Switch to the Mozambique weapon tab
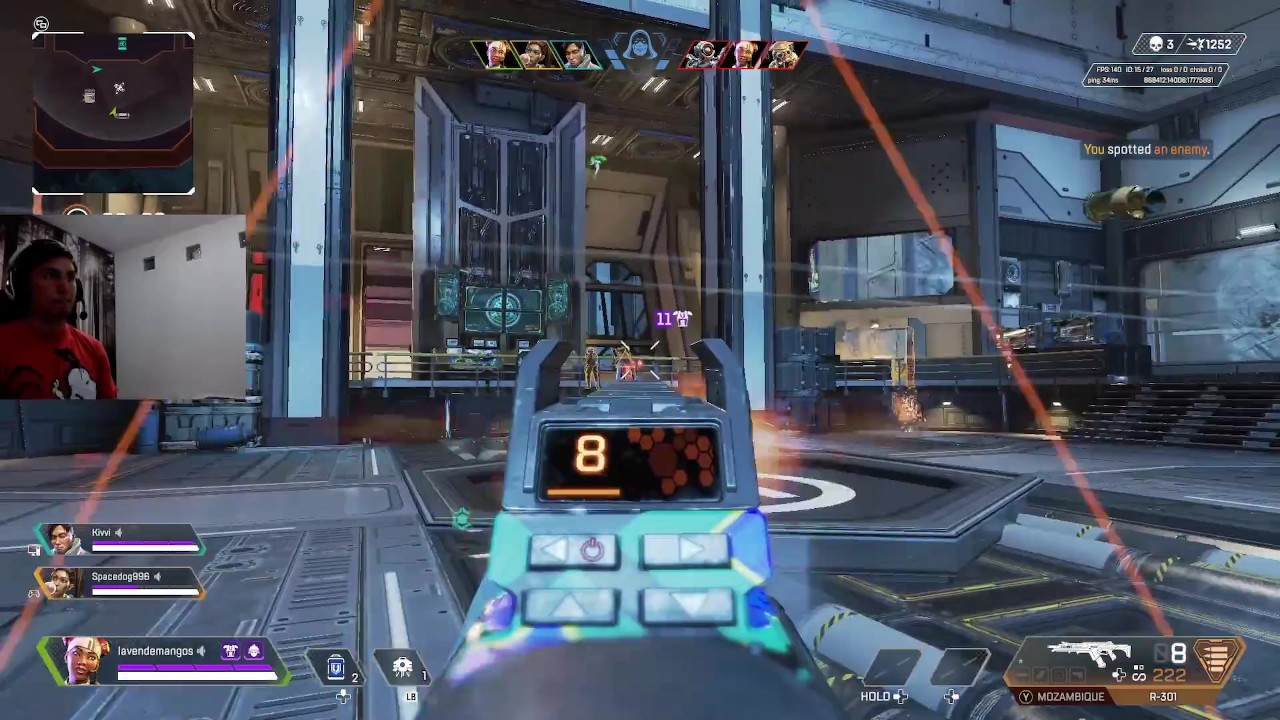This screenshot has height=720, width=1280. (1067, 697)
